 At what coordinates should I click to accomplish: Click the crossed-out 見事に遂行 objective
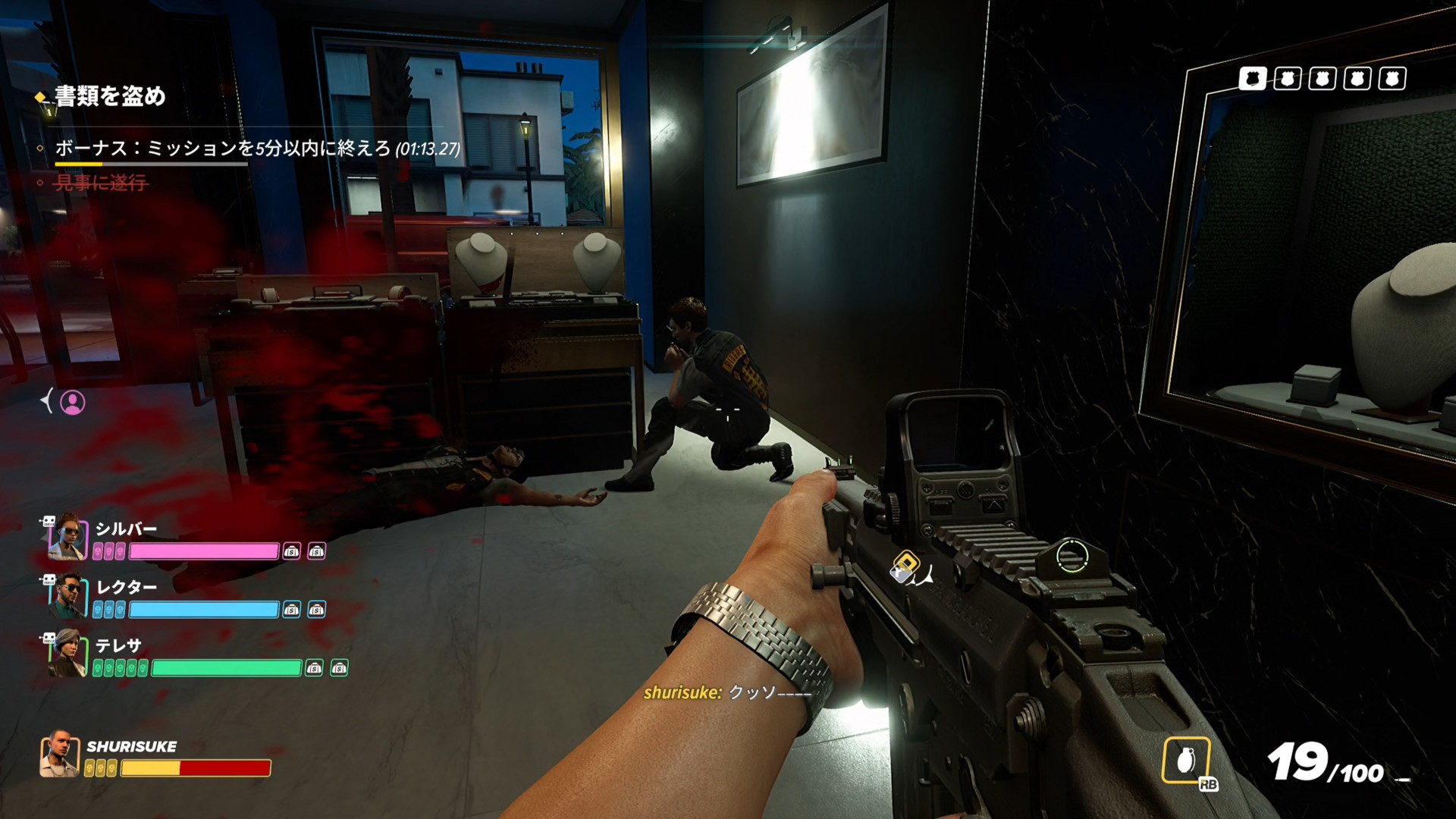click(x=101, y=183)
